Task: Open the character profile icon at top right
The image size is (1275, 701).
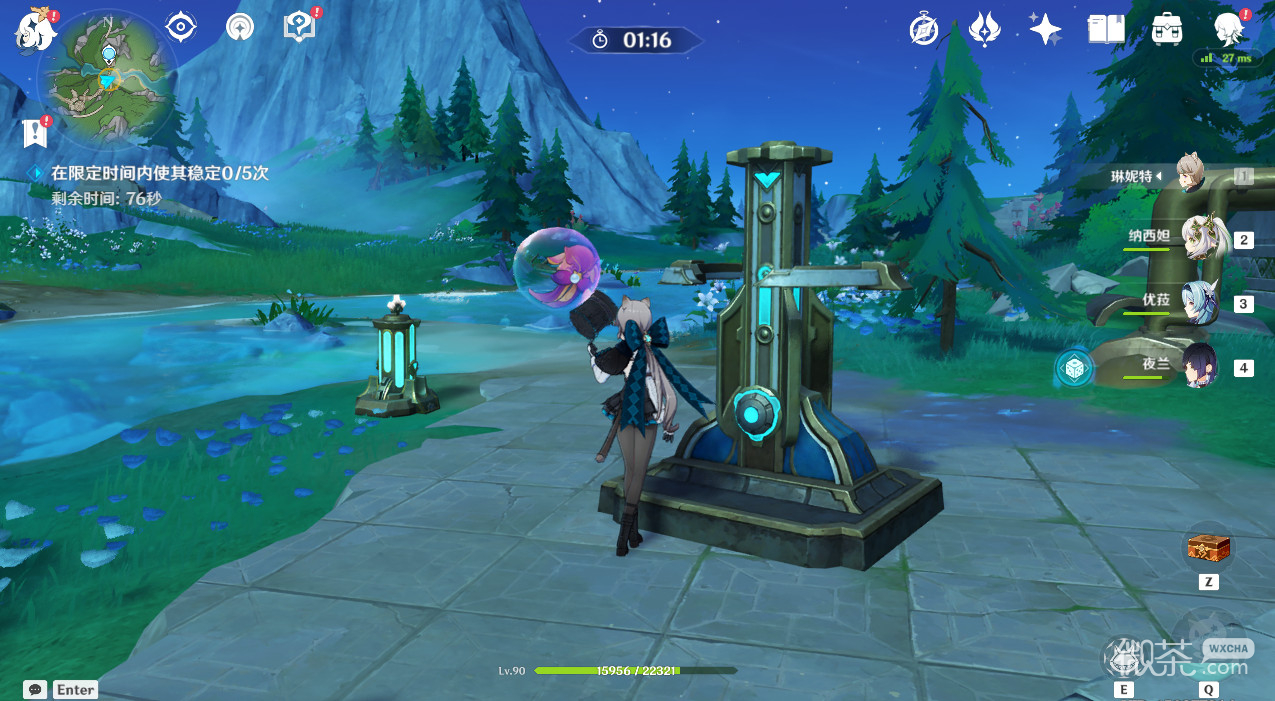Action: [x=1228, y=30]
